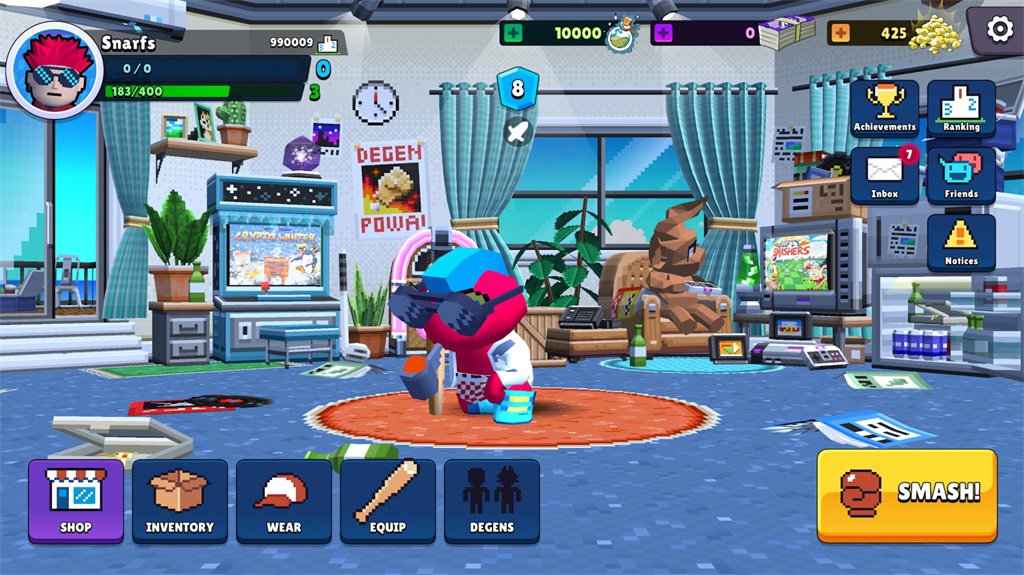
Task: Buy gold with the orange plus button
Action: [x=841, y=33]
